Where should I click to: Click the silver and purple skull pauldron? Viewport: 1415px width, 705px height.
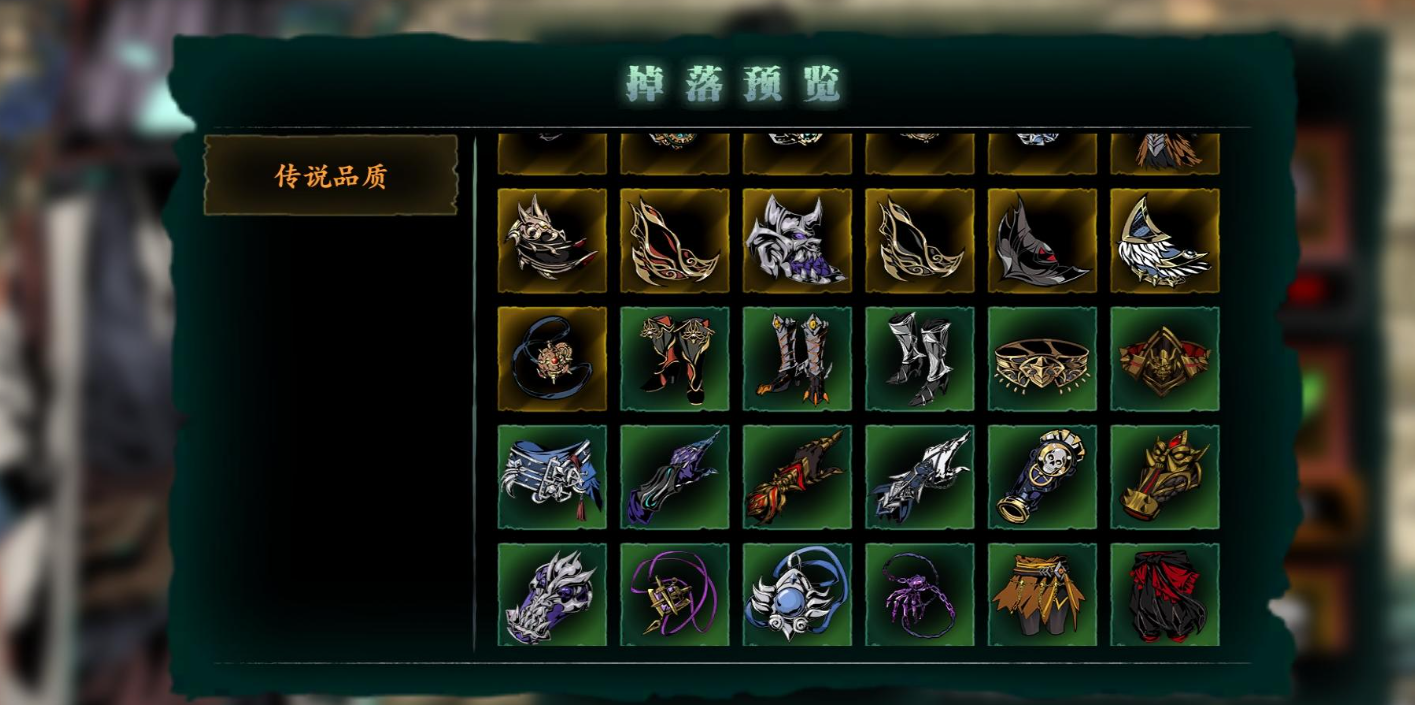797,240
